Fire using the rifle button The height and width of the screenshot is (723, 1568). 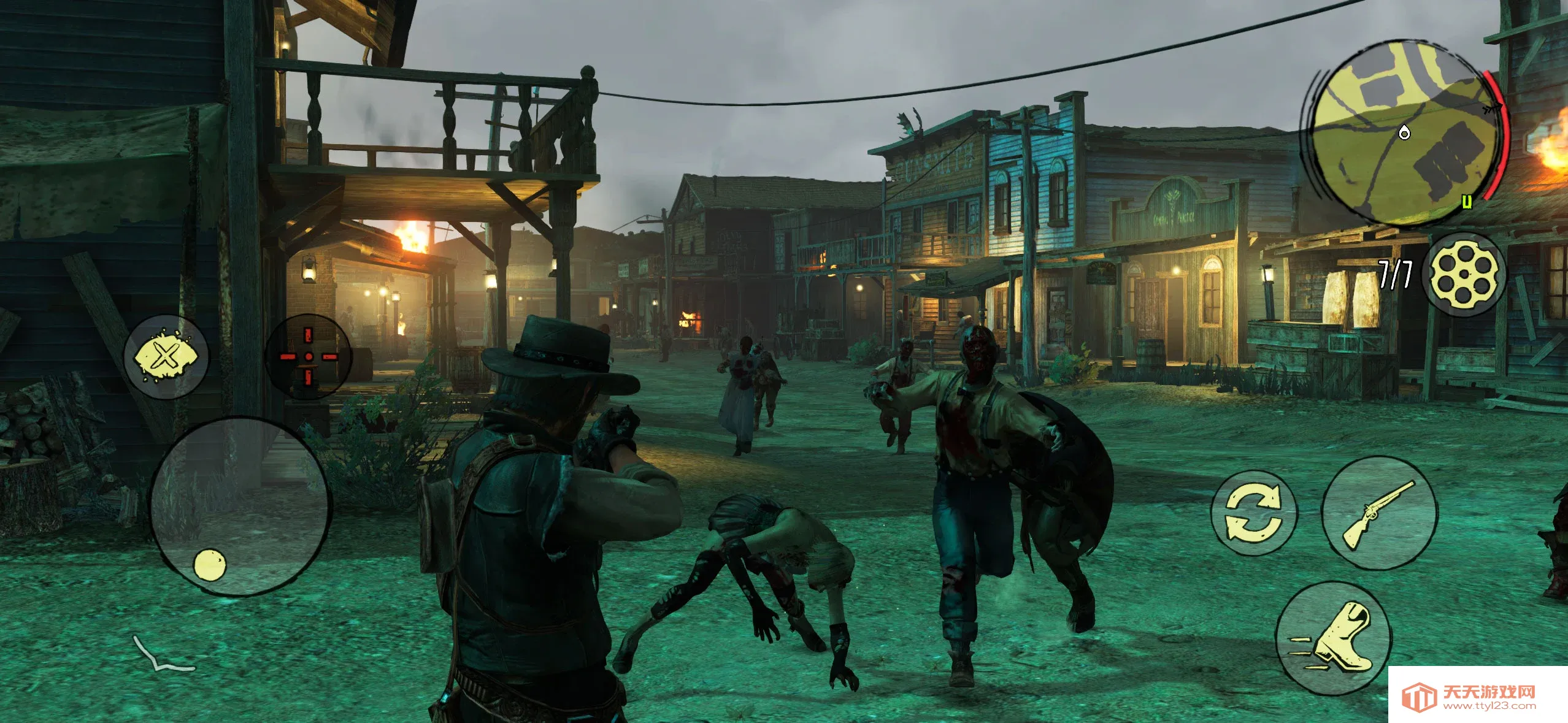tap(1378, 514)
